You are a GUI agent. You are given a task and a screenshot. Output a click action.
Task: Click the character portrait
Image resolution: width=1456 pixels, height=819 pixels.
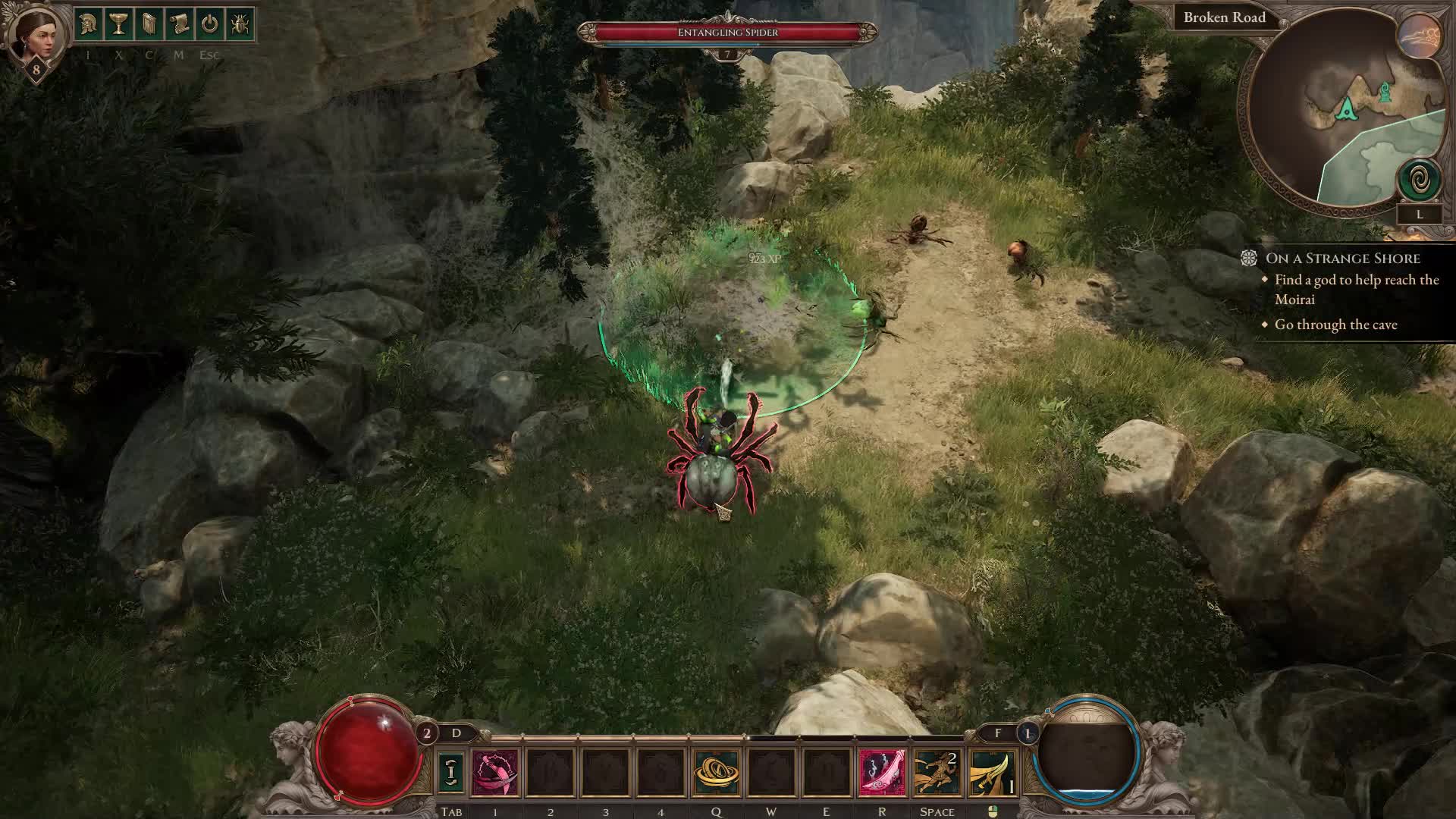36,34
